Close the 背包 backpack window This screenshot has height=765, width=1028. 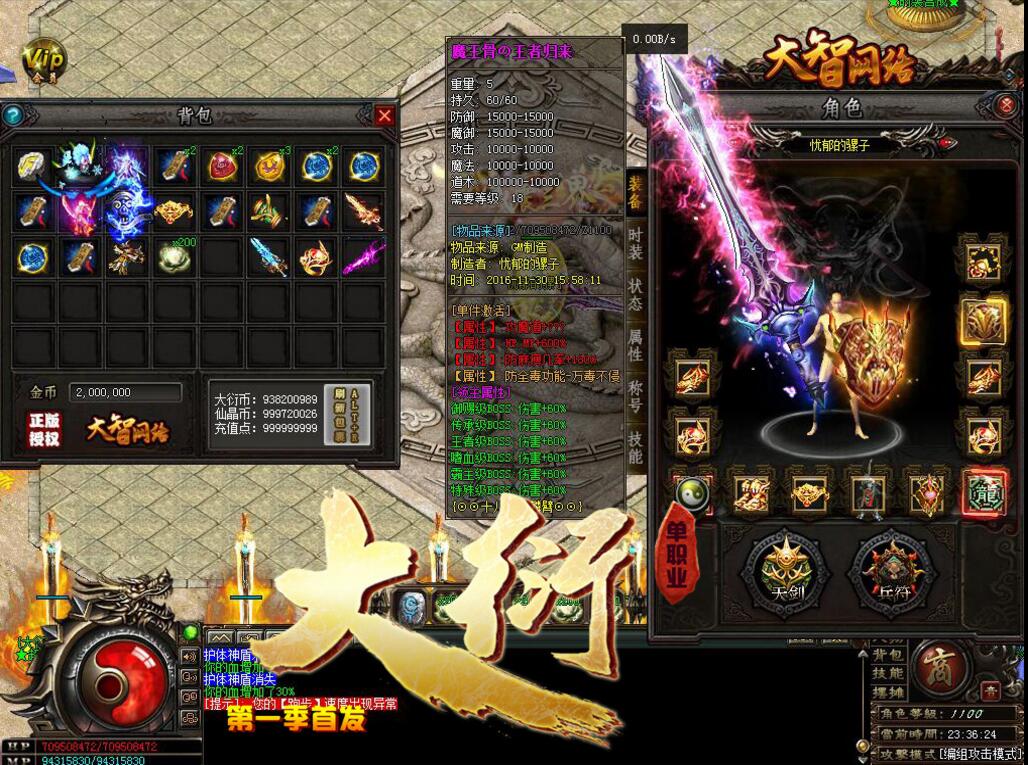pyautogui.click(x=385, y=115)
